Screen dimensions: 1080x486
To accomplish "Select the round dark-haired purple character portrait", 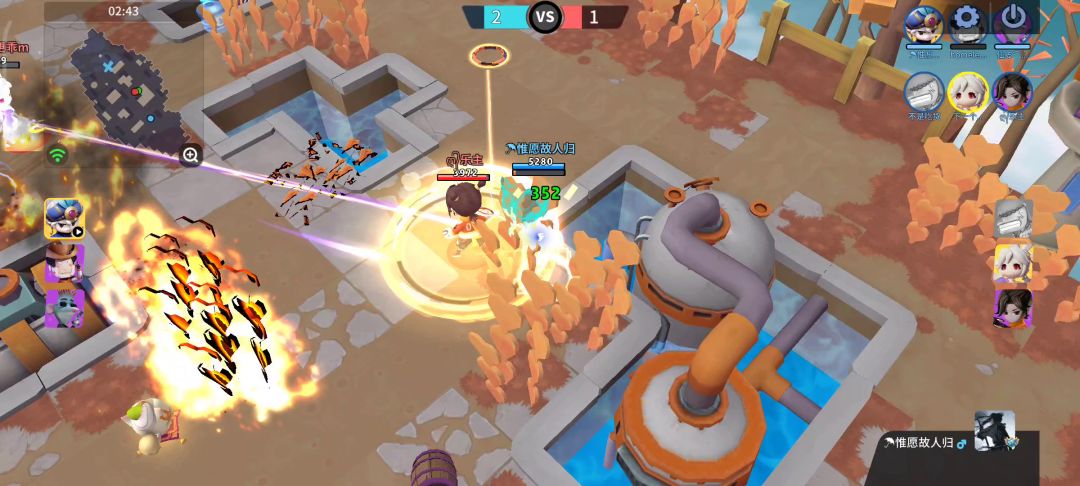I will click(x=1011, y=91).
